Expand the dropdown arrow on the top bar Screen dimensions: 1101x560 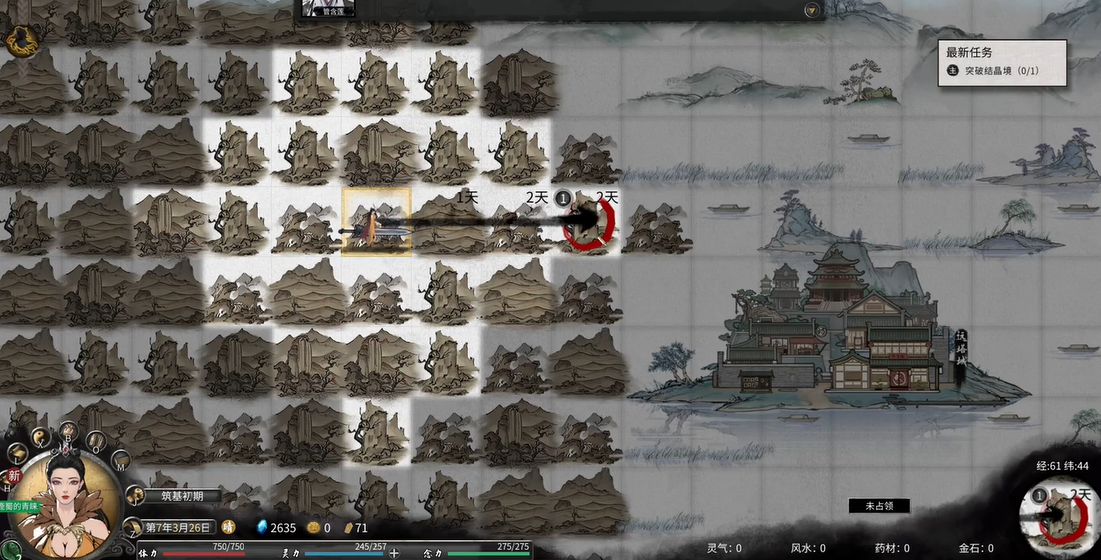[x=811, y=10]
